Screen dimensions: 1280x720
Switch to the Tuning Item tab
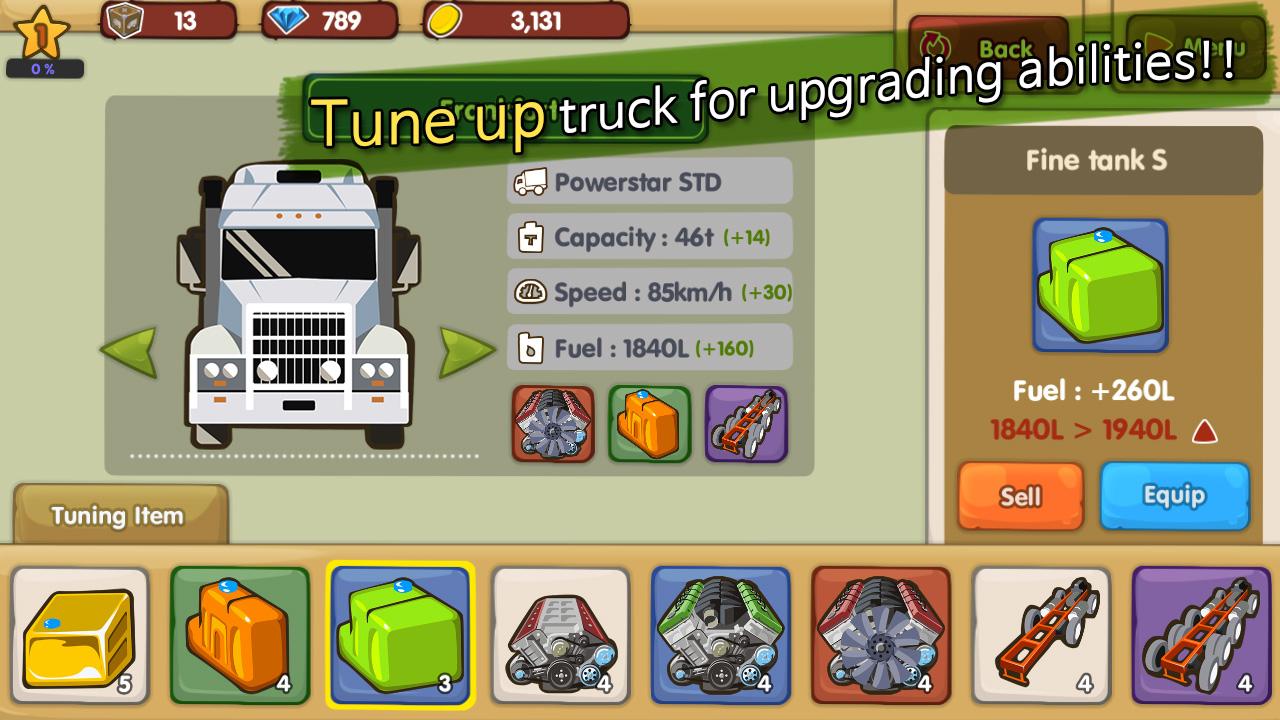[117, 516]
